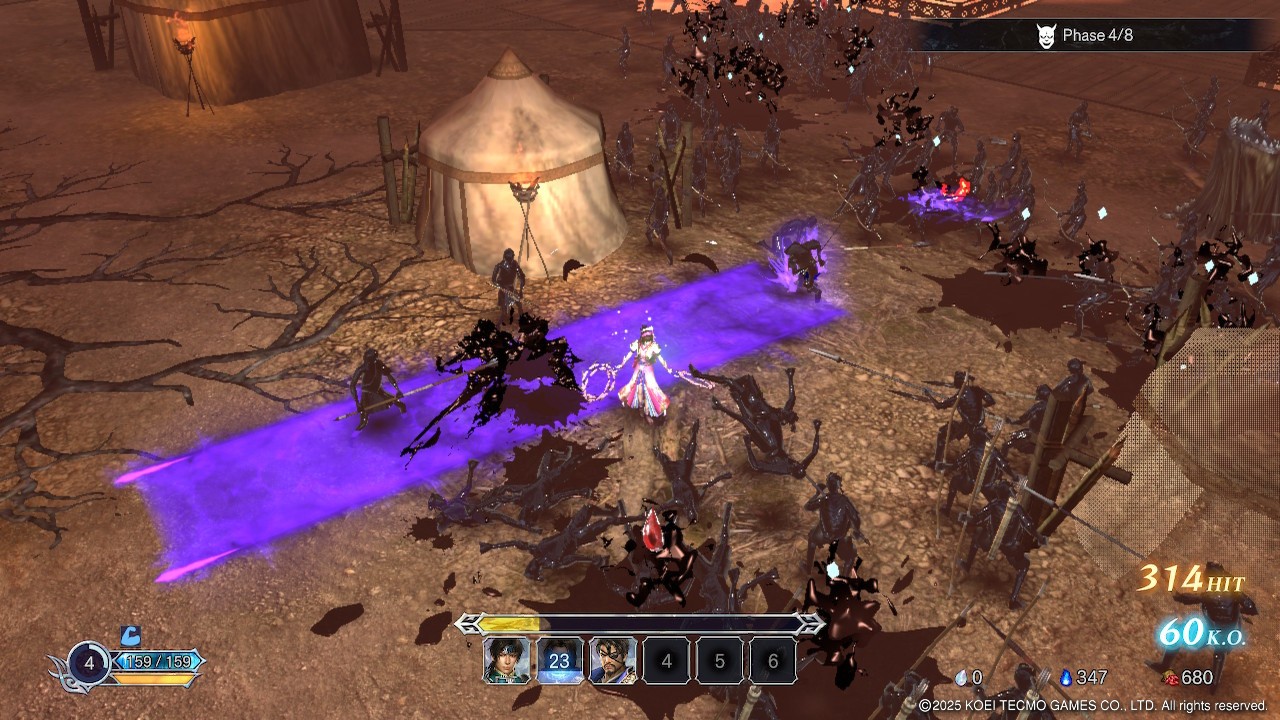Click the player level 4 badge
The width and height of the screenshot is (1280, 720).
[89, 662]
